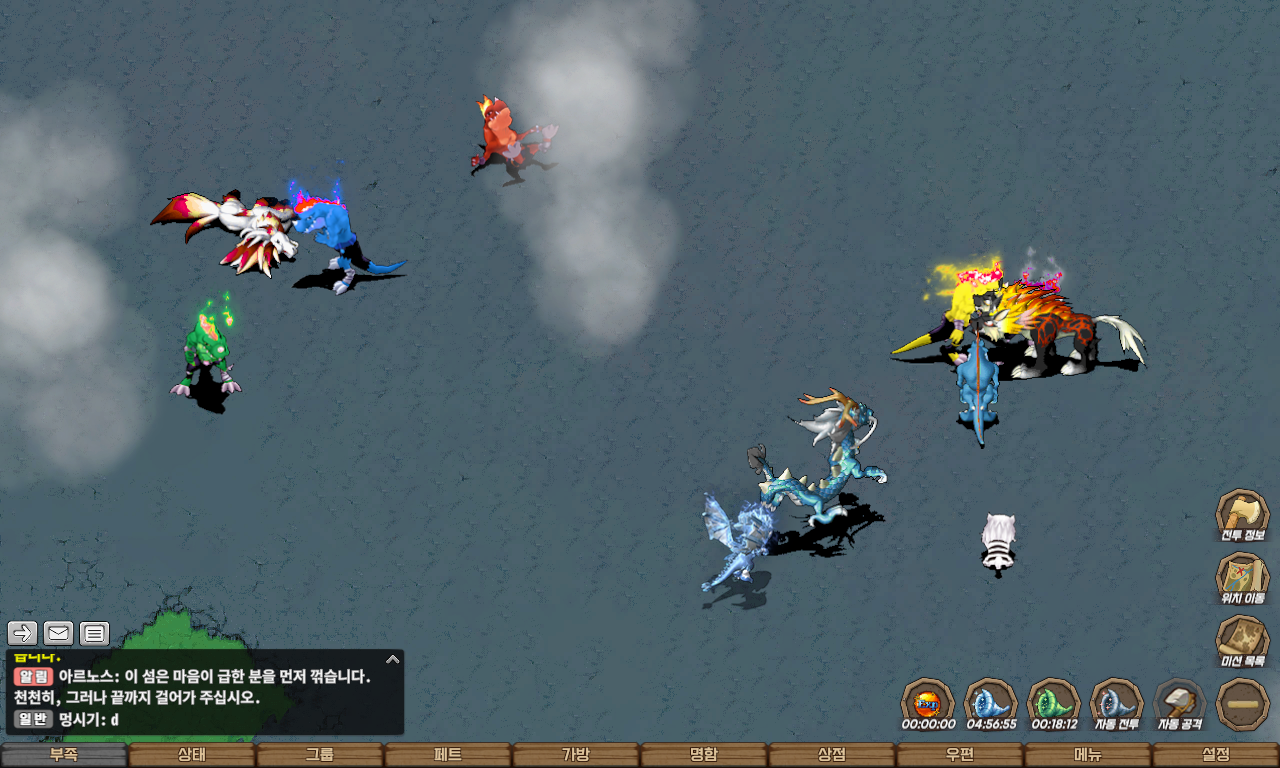Open 전투 정보 battle info axe icon
This screenshot has width=1280, height=768.
click(1242, 514)
